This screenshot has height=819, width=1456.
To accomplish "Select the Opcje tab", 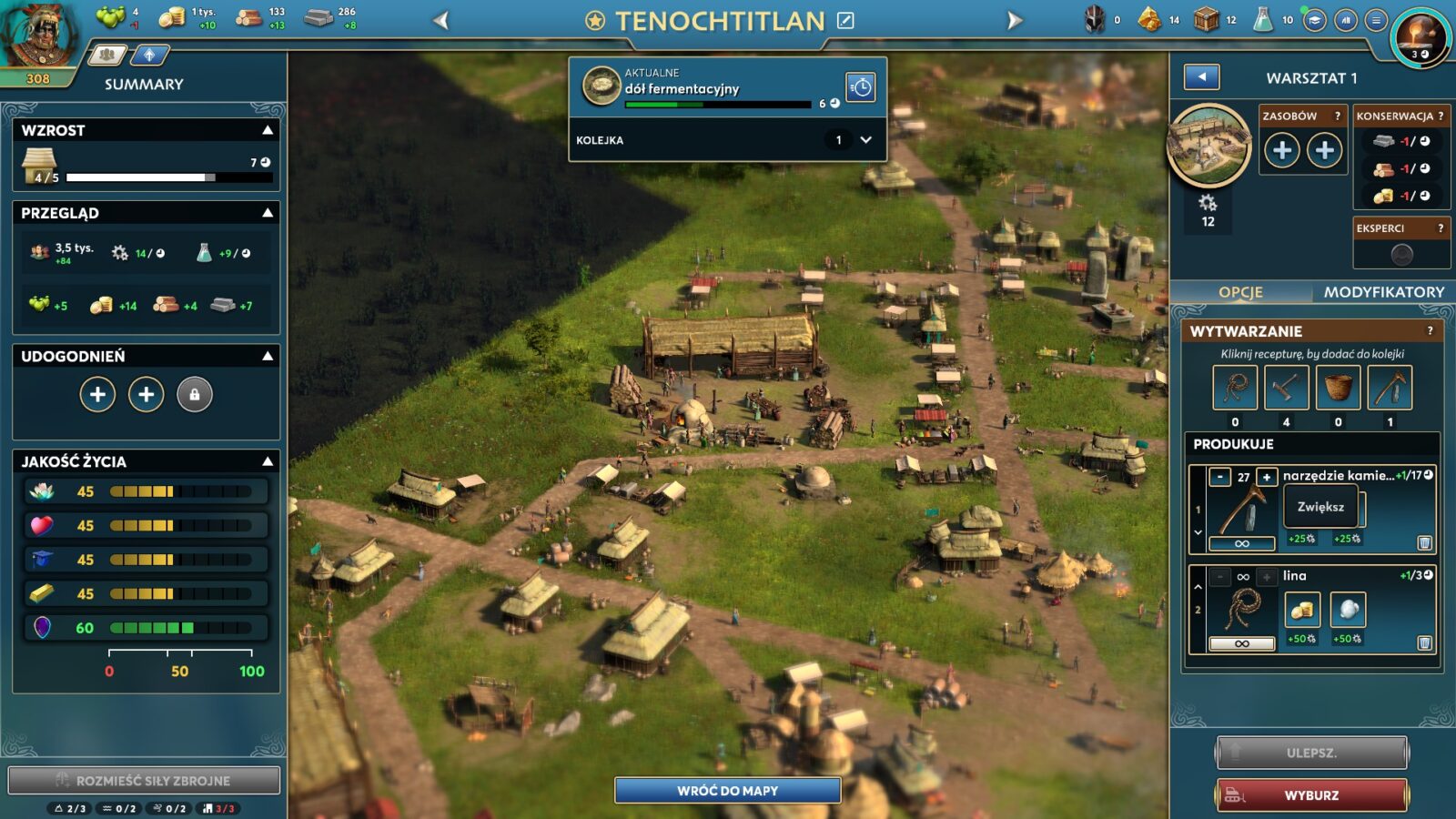I will point(1240,292).
